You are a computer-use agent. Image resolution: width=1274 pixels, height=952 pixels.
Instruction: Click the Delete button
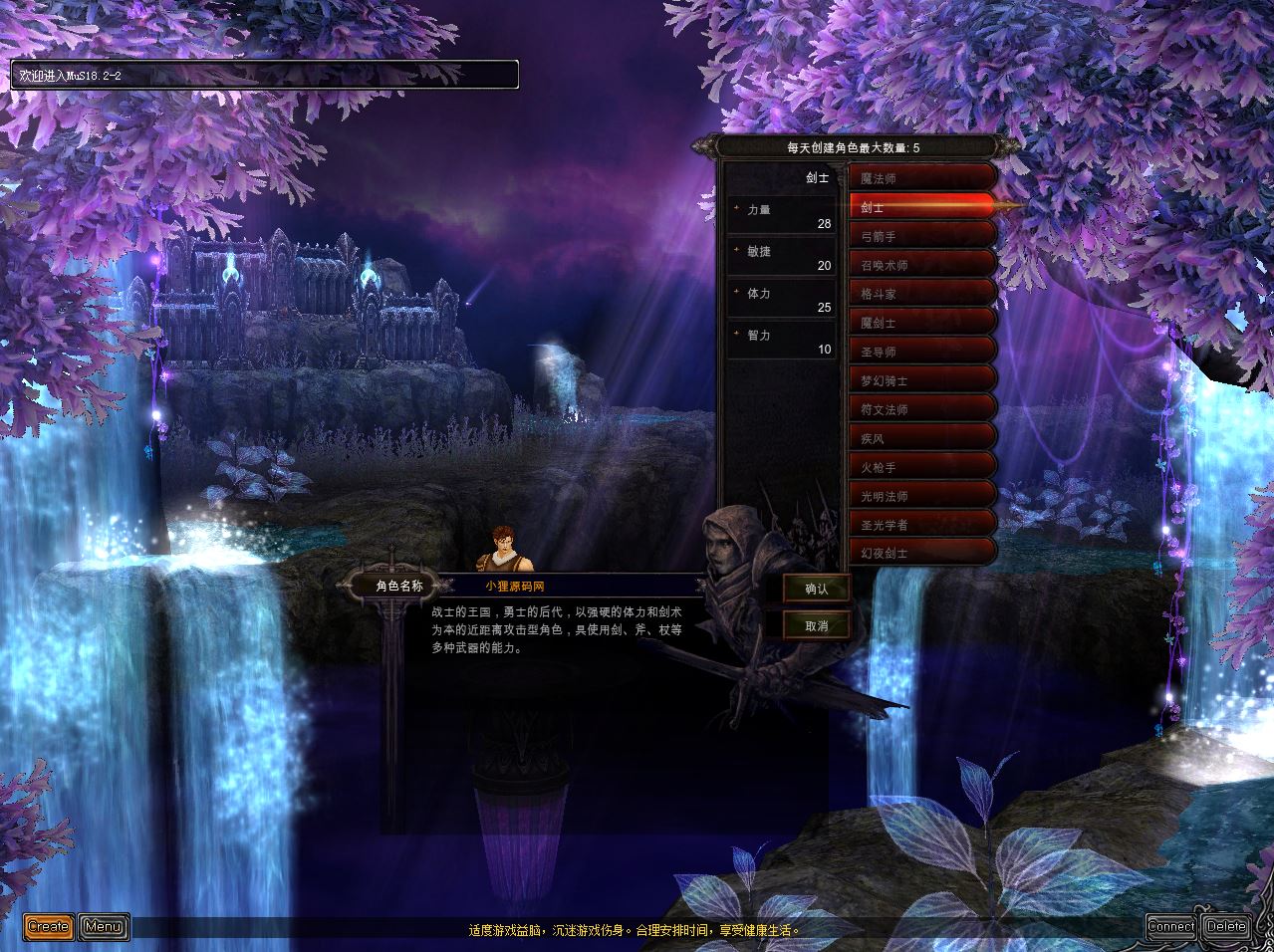[x=1226, y=926]
